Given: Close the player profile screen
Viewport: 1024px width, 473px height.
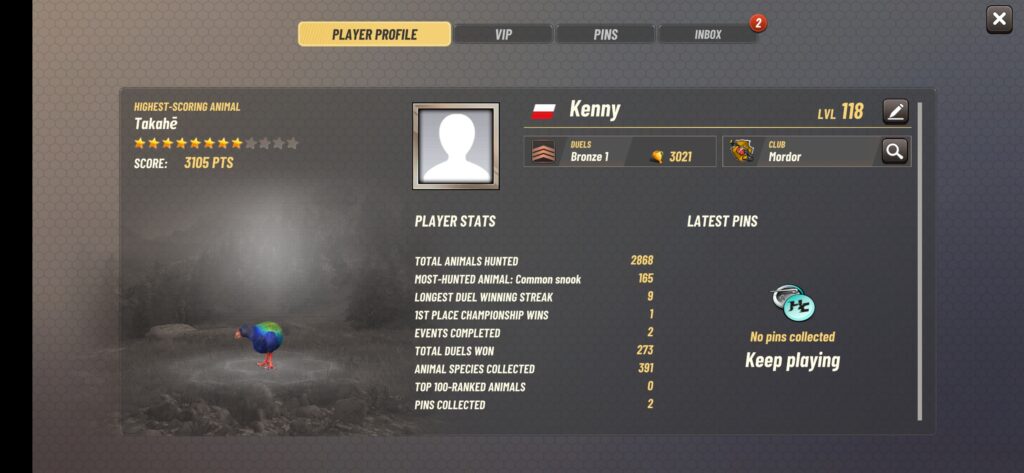Looking at the screenshot, I should pos(999,19).
